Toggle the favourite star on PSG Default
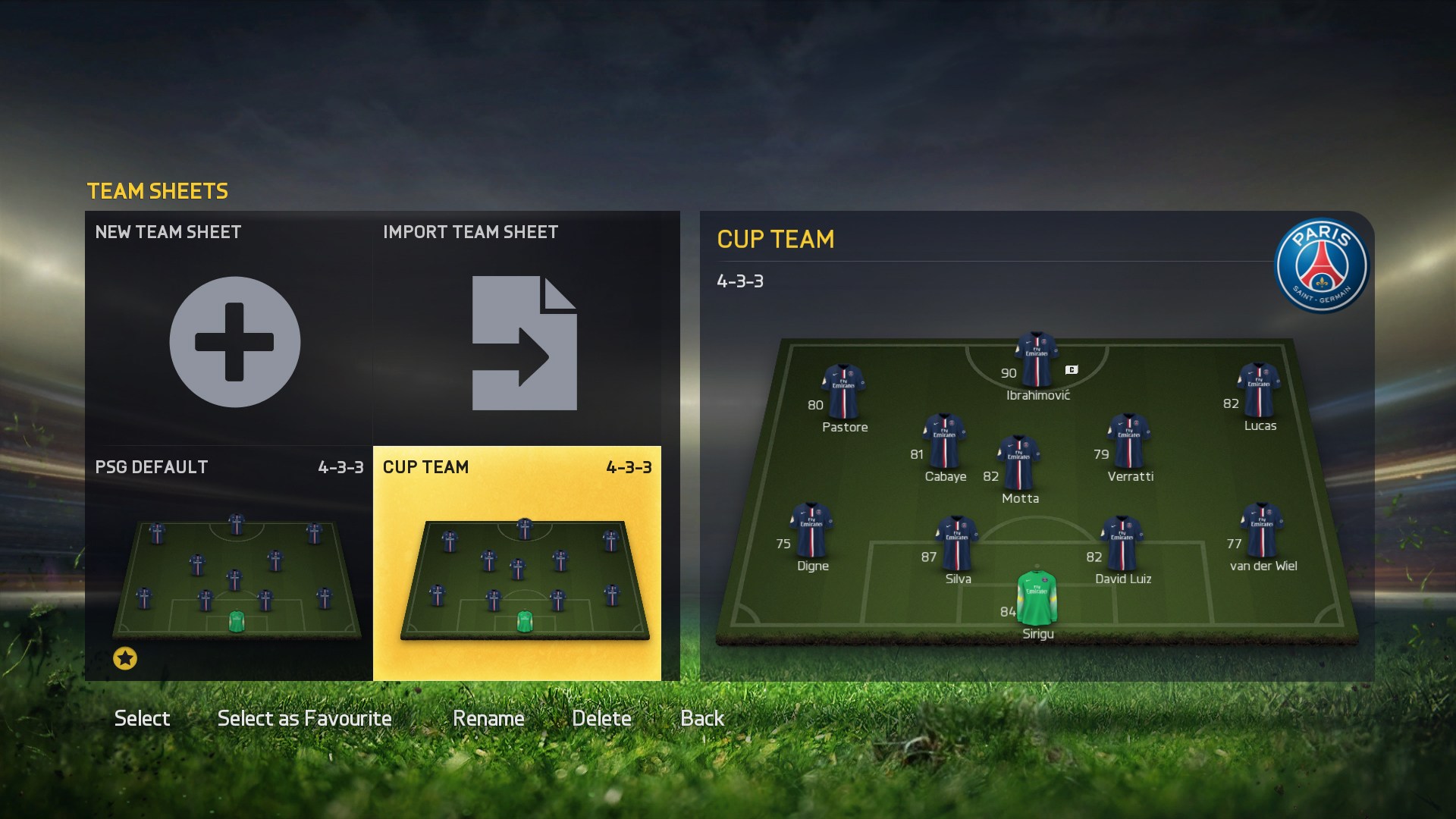 124,658
